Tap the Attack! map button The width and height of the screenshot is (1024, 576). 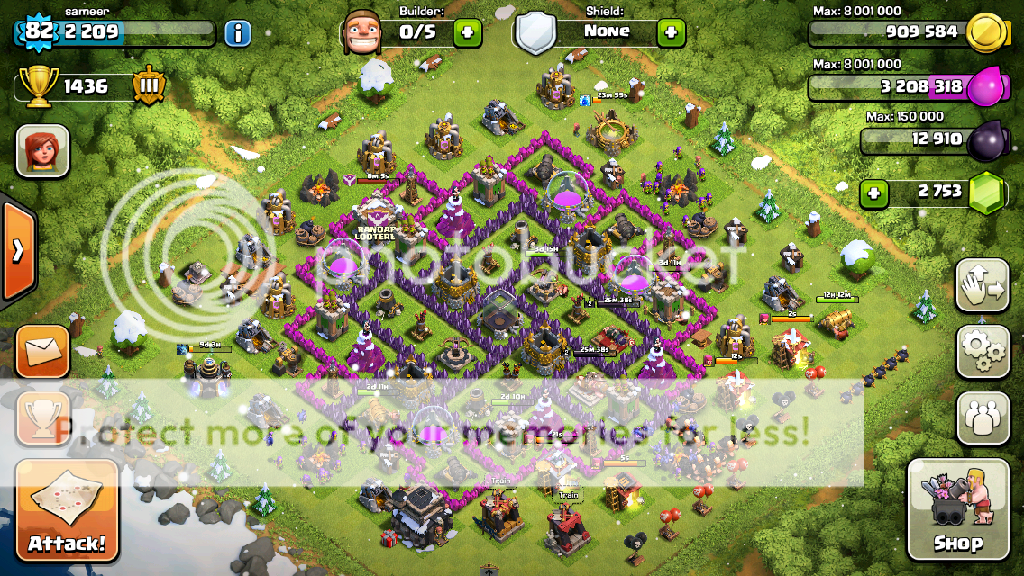click(66, 509)
